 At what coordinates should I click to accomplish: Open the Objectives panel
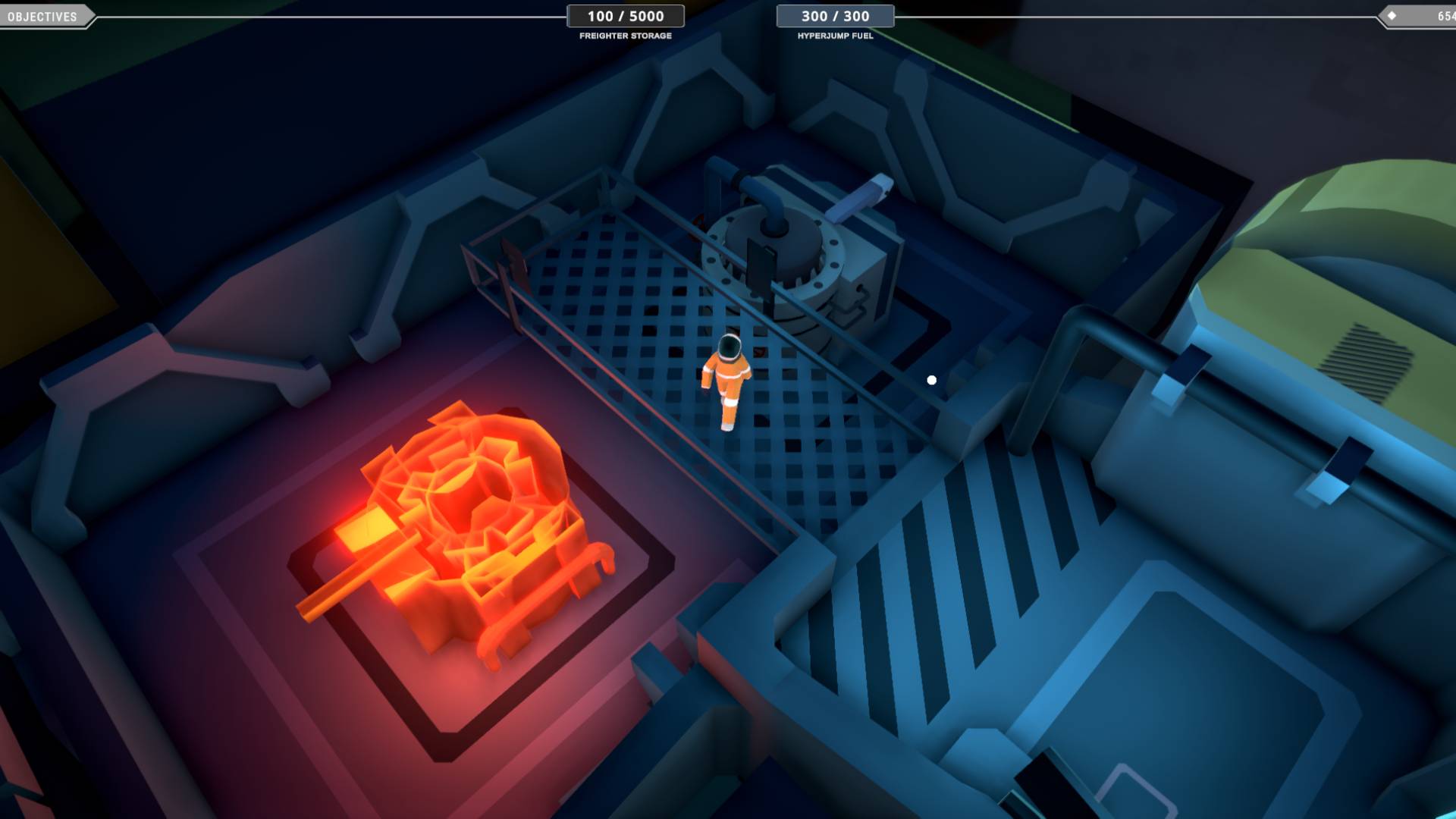42,17
